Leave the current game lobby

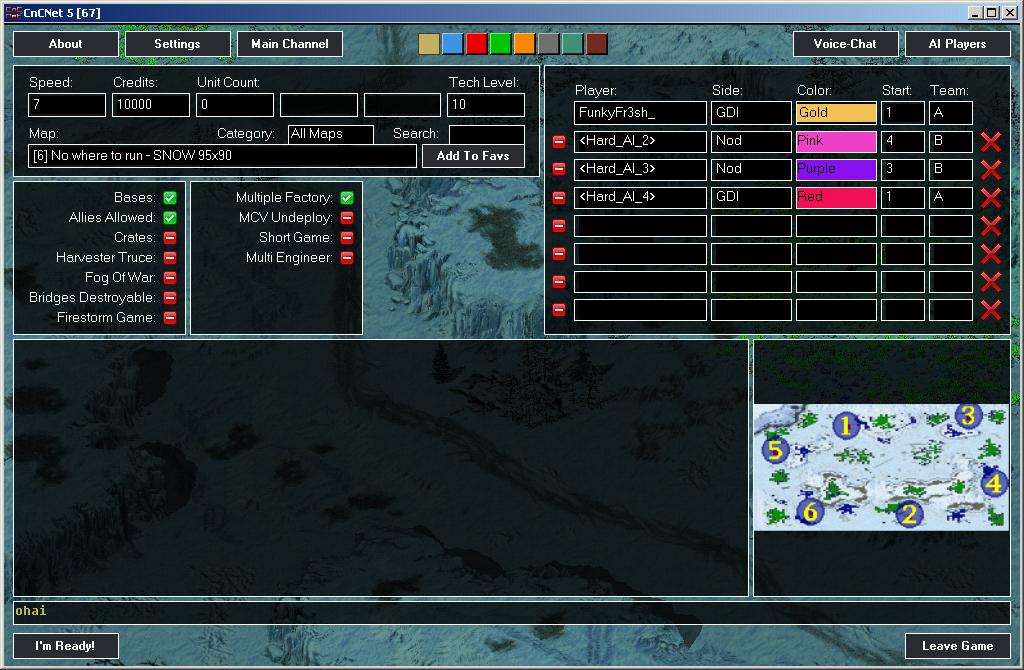(957, 646)
